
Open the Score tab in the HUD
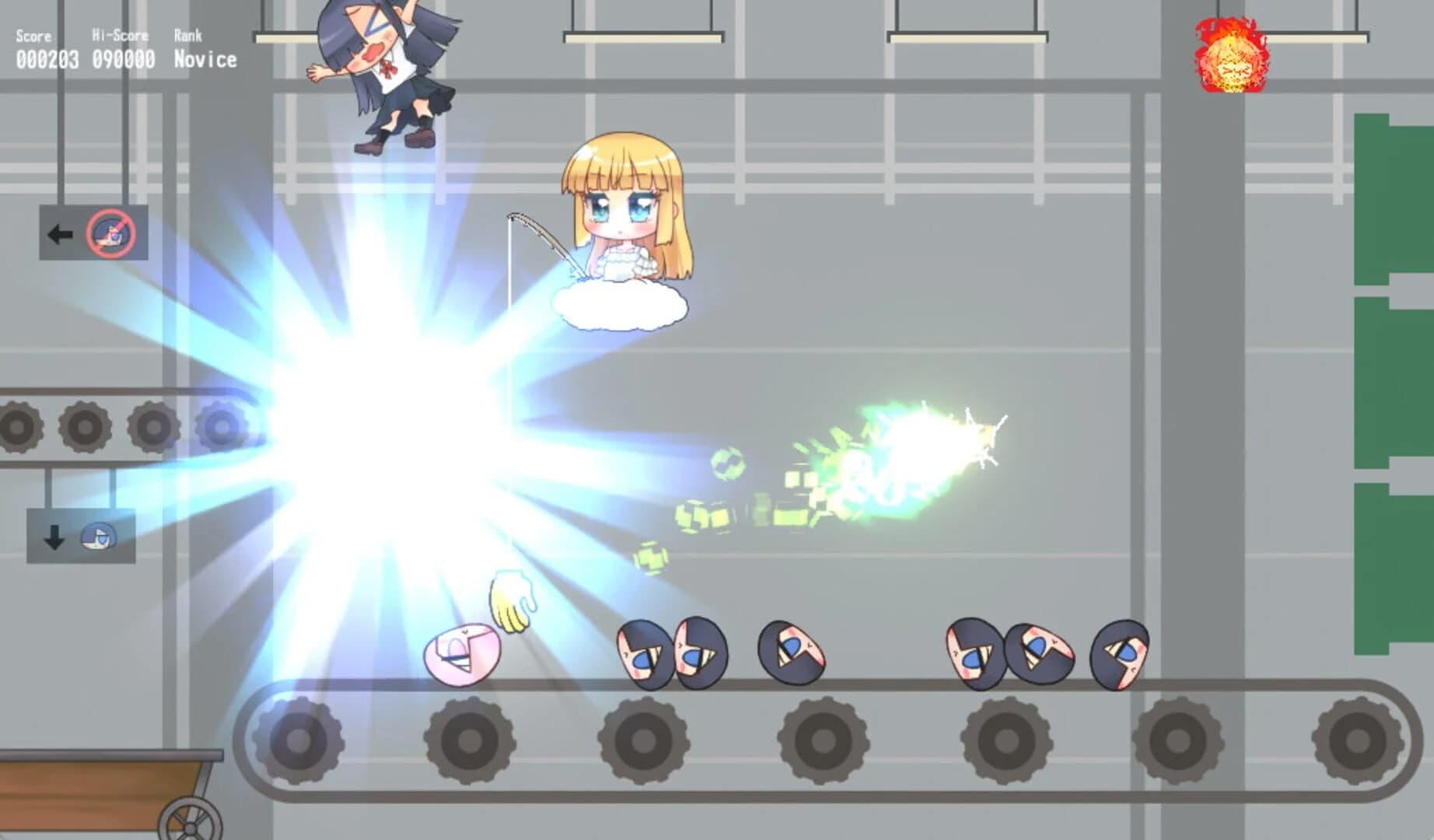point(32,35)
